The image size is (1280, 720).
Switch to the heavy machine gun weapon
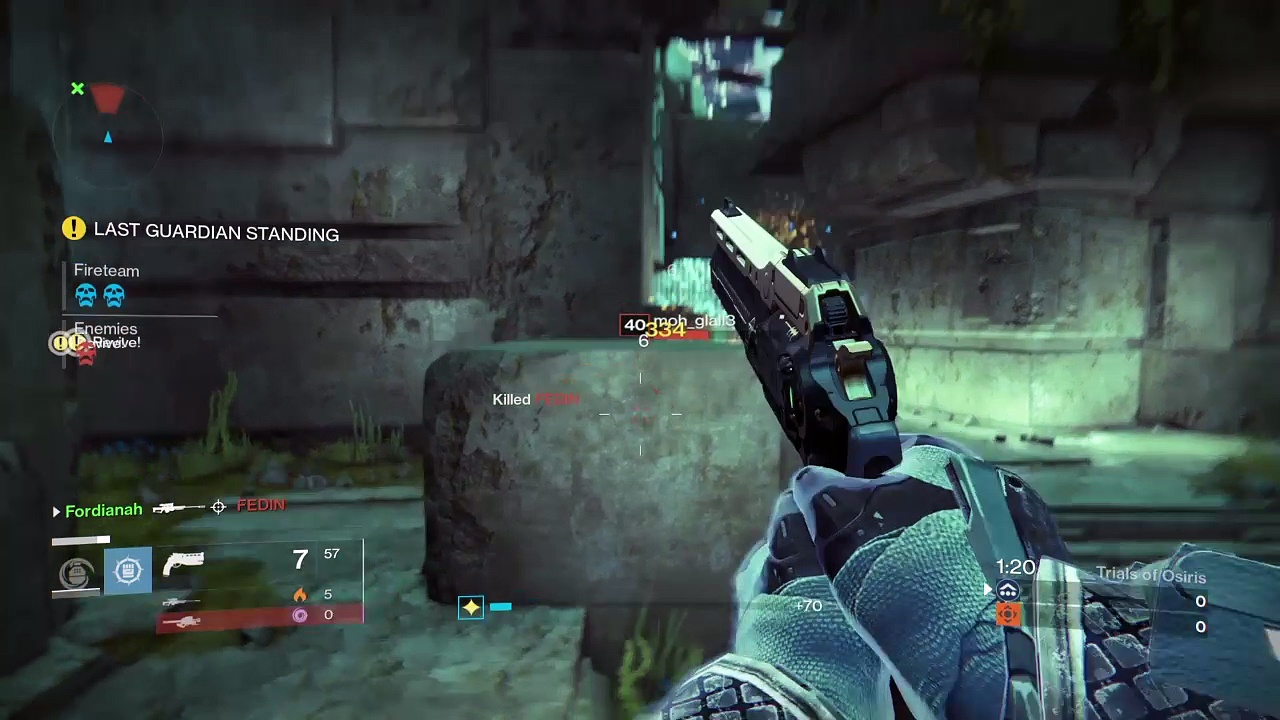pos(182,622)
